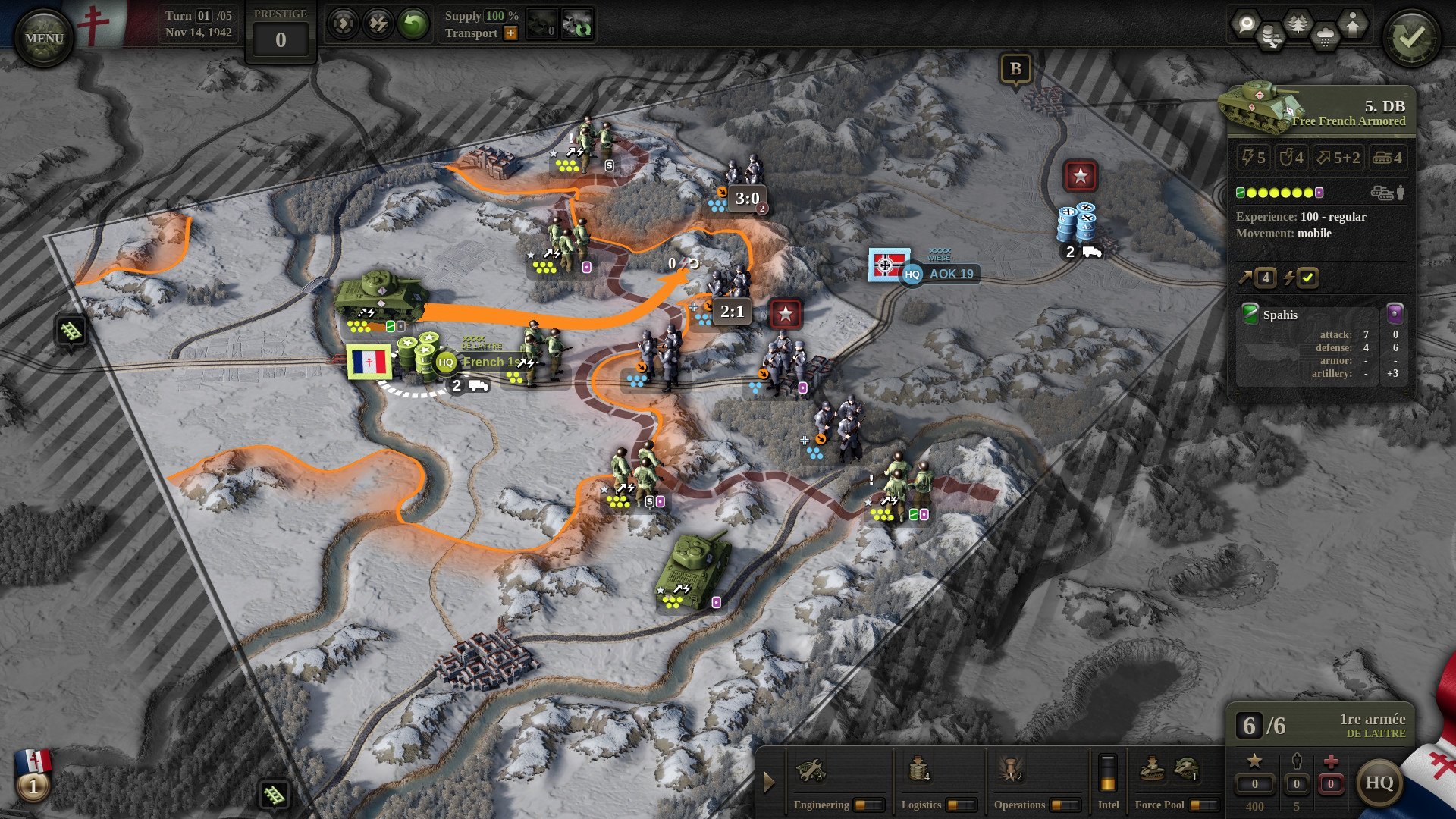Open the round MENU button

coord(44,38)
